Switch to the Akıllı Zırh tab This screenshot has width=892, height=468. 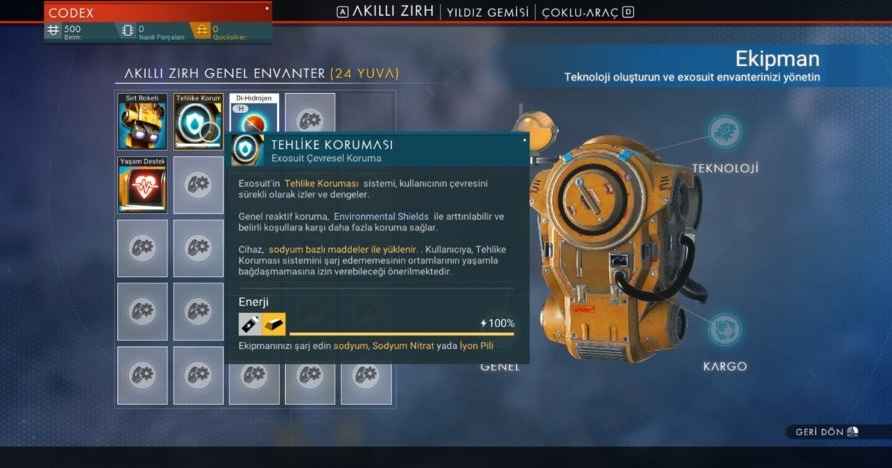[393, 12]
